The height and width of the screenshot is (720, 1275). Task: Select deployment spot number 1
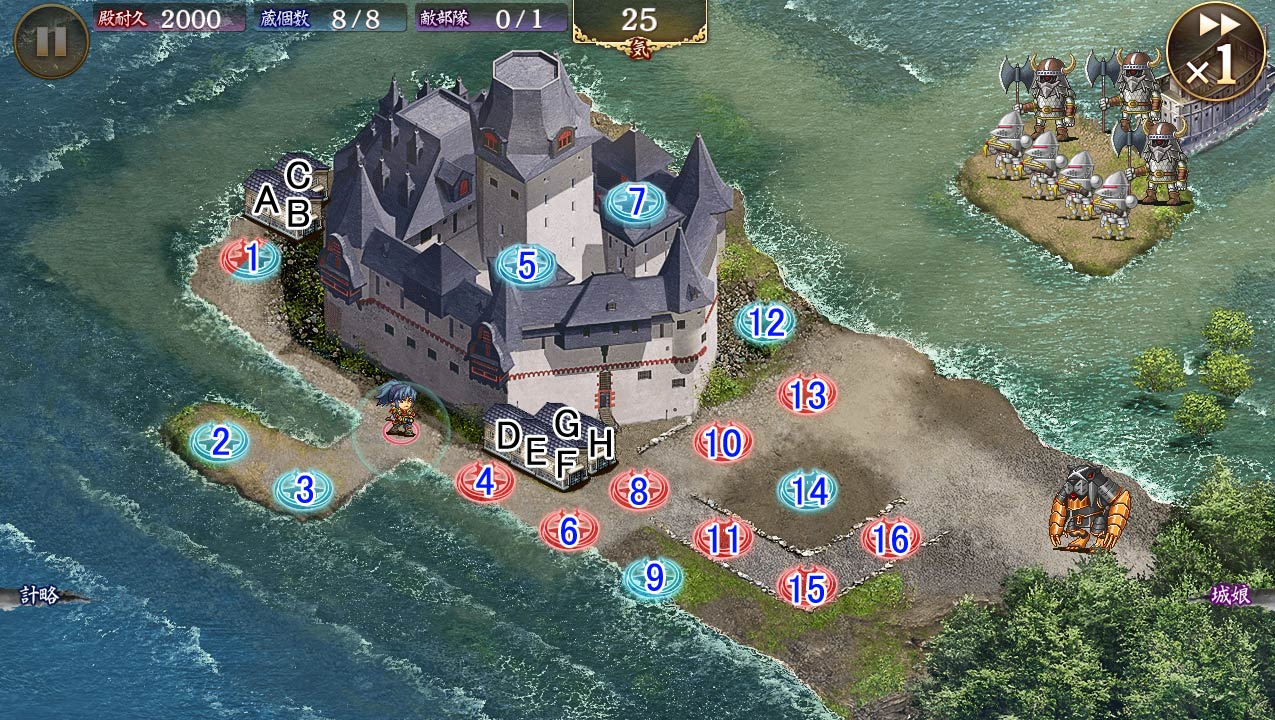click(x=251, y=259)
